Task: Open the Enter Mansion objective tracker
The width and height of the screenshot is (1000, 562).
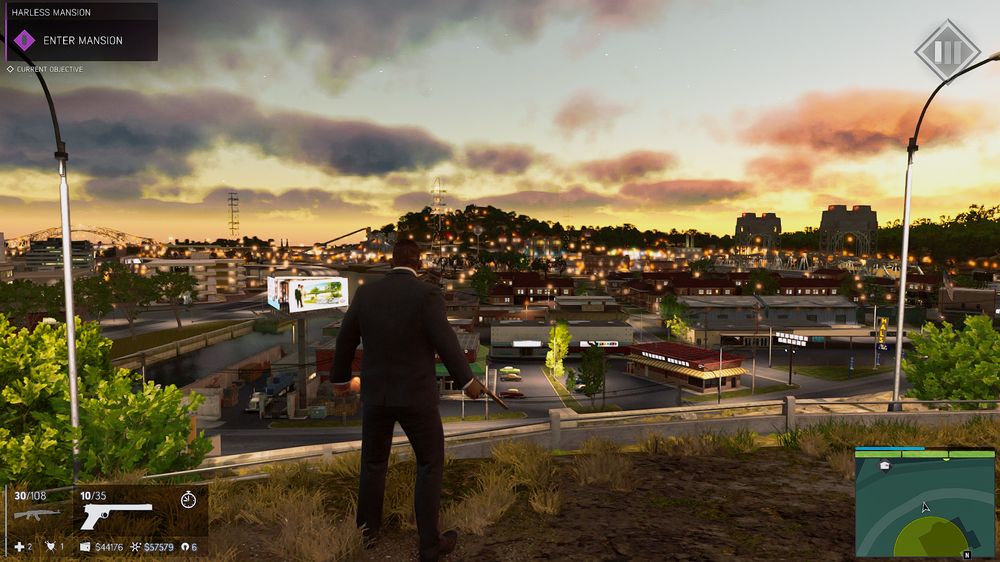Action: [80, 40]
